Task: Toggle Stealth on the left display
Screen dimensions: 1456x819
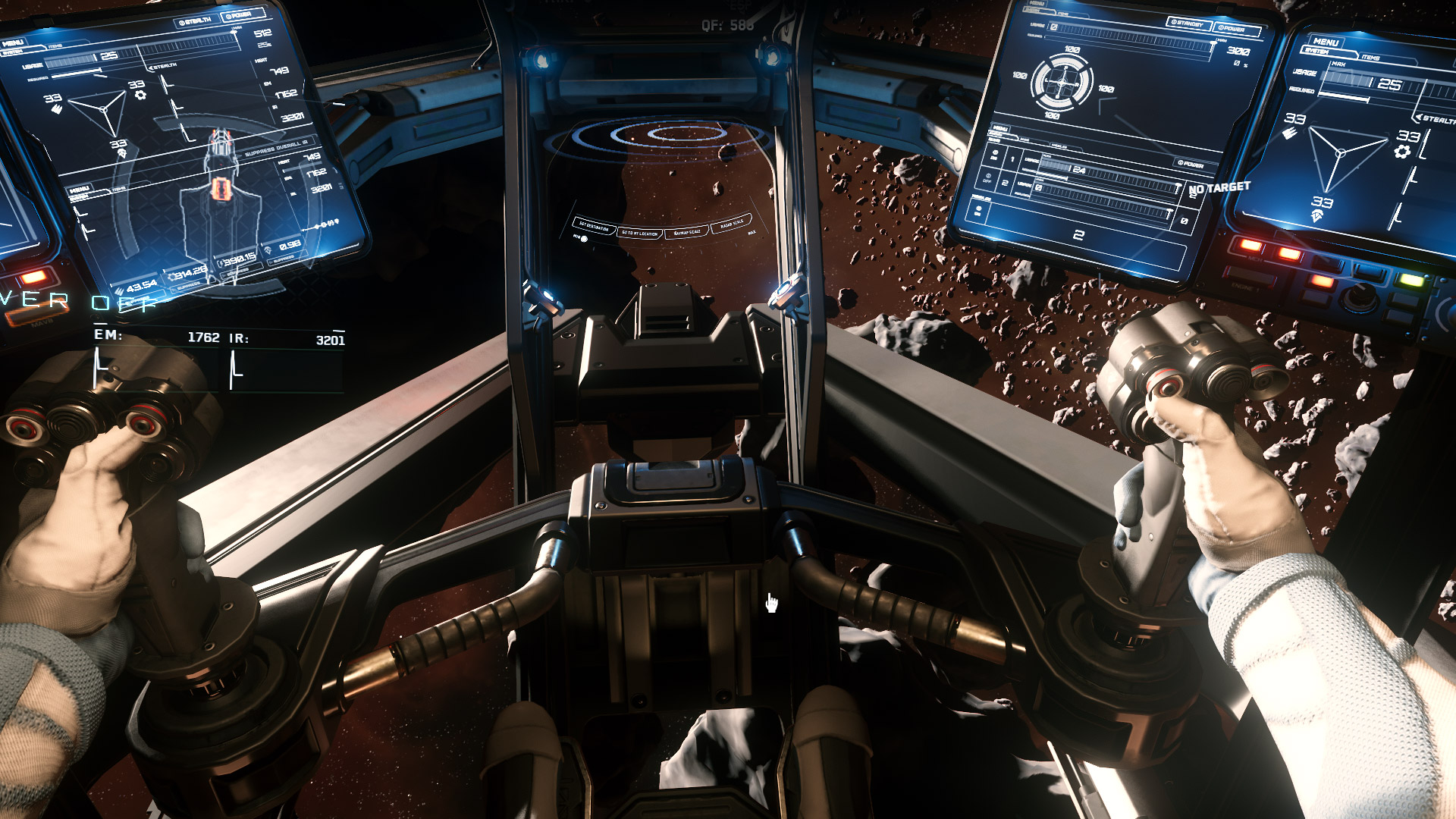Action: [x=196, y=21]
